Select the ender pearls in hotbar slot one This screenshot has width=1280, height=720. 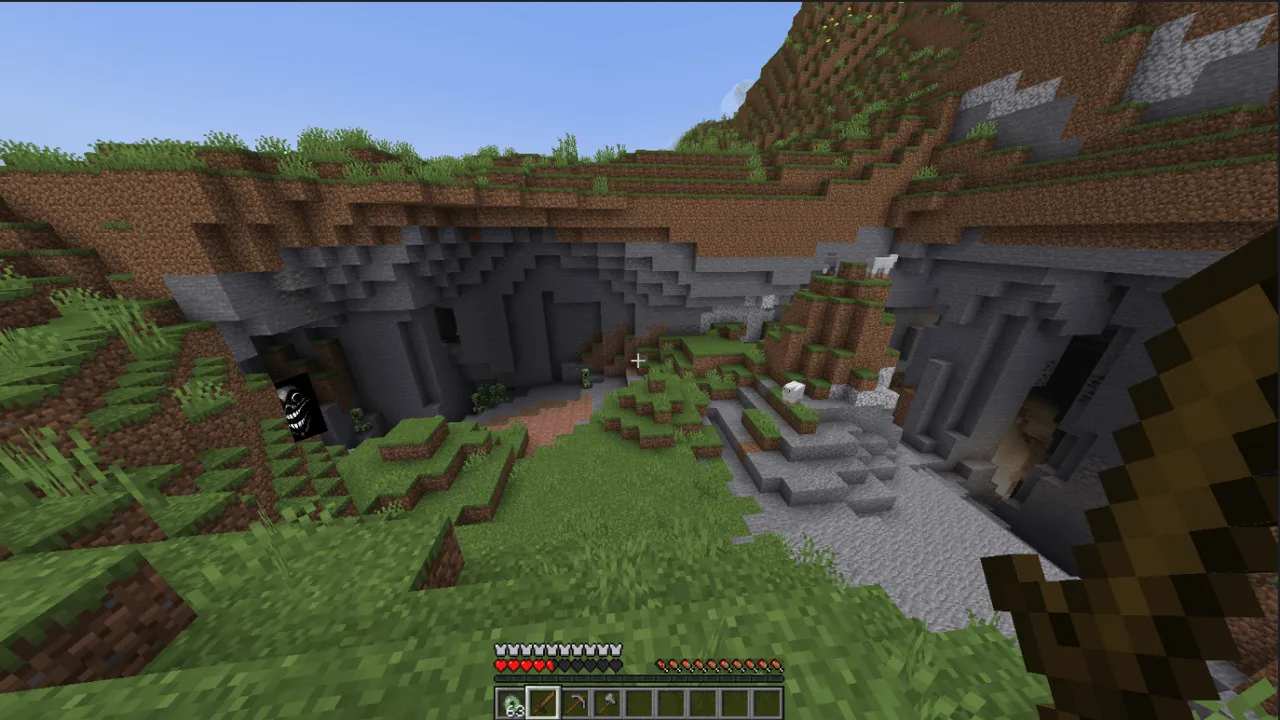513,703
